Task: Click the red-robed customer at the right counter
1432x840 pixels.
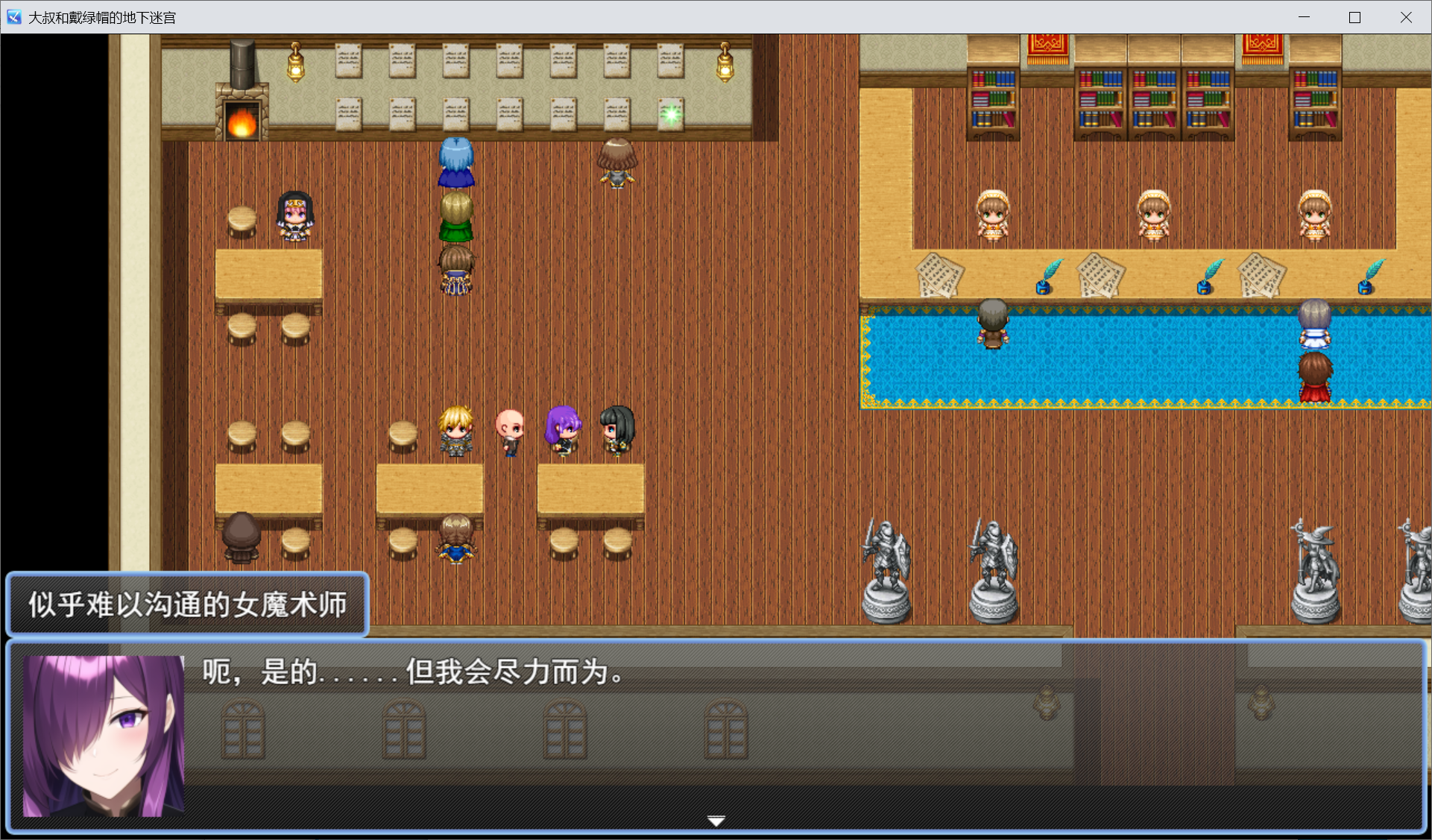Action: click(1314, 376)
